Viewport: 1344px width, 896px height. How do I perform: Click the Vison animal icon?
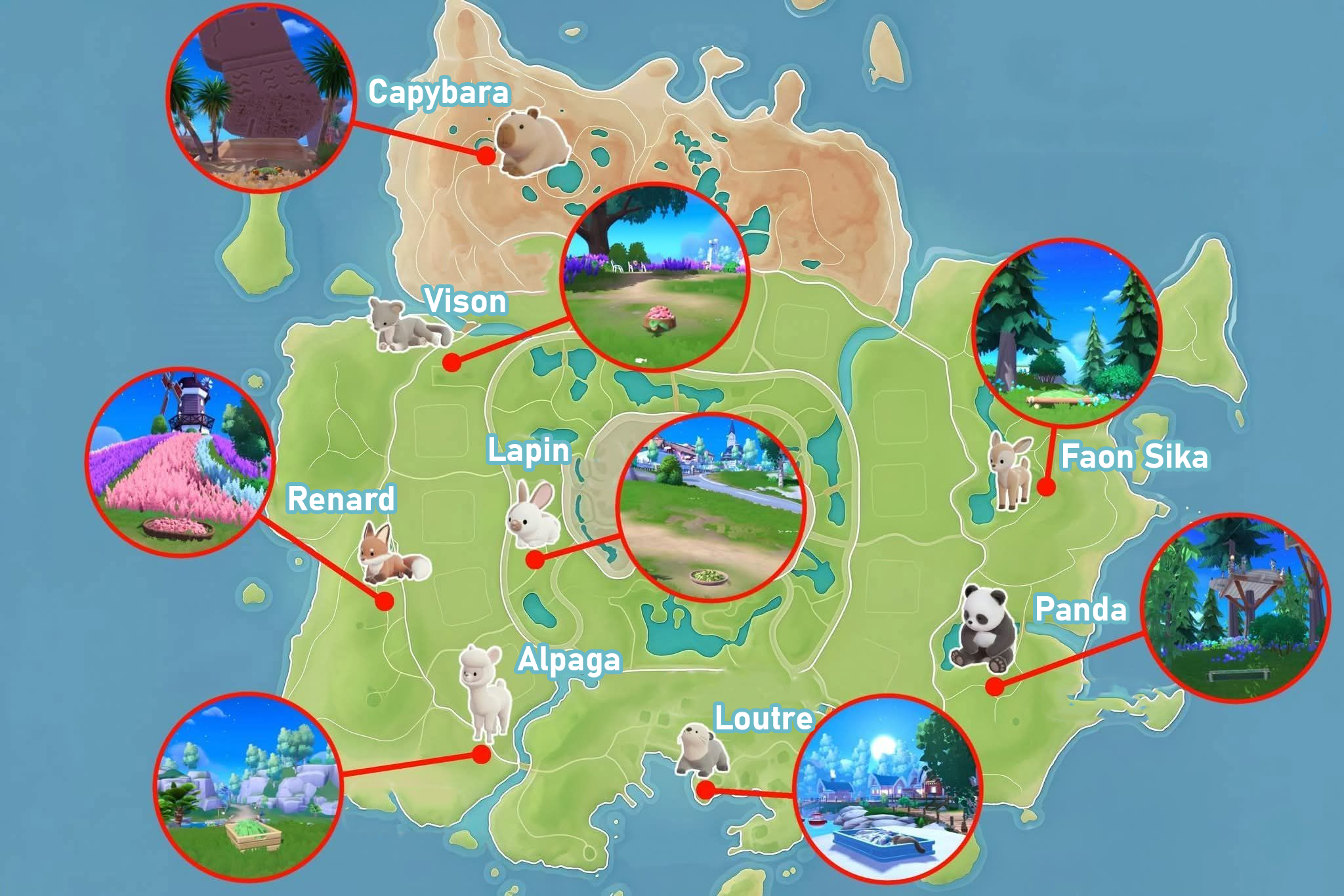tap(408, 325)
